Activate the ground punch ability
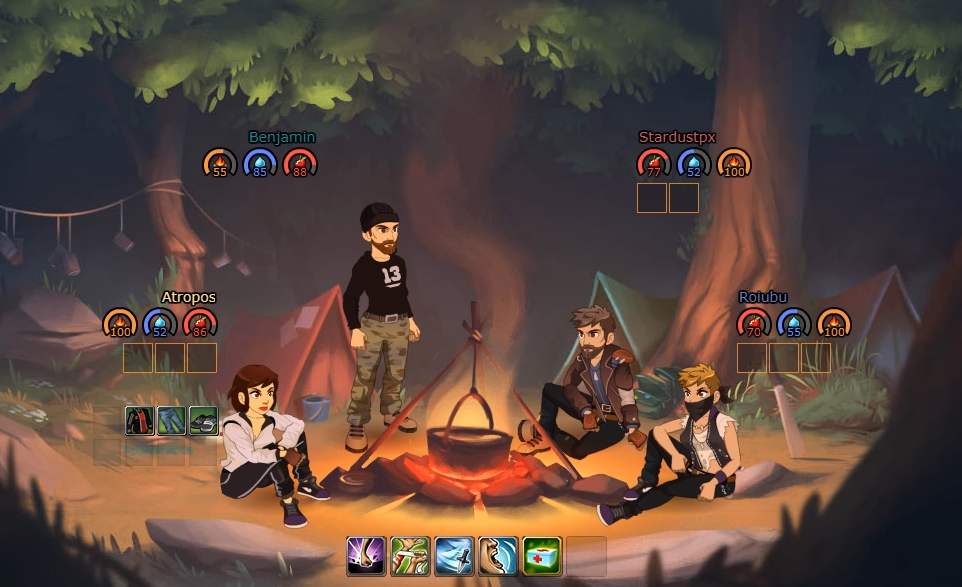The image size is (962, 587). (366, 556)
